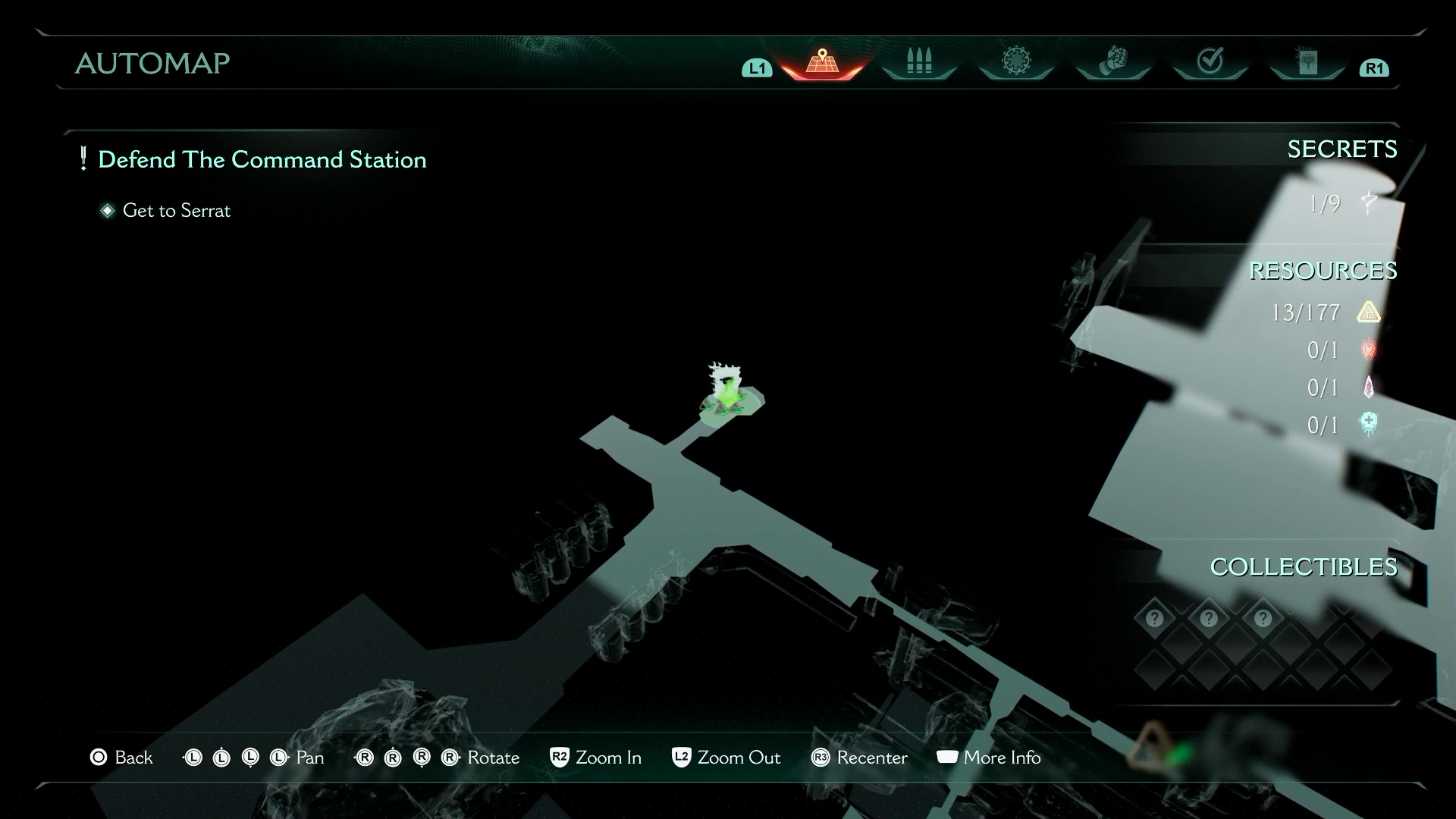This screenshot has height=819, width=1456.
Task: Select the Automap tab icon
Action: point(821,62)
